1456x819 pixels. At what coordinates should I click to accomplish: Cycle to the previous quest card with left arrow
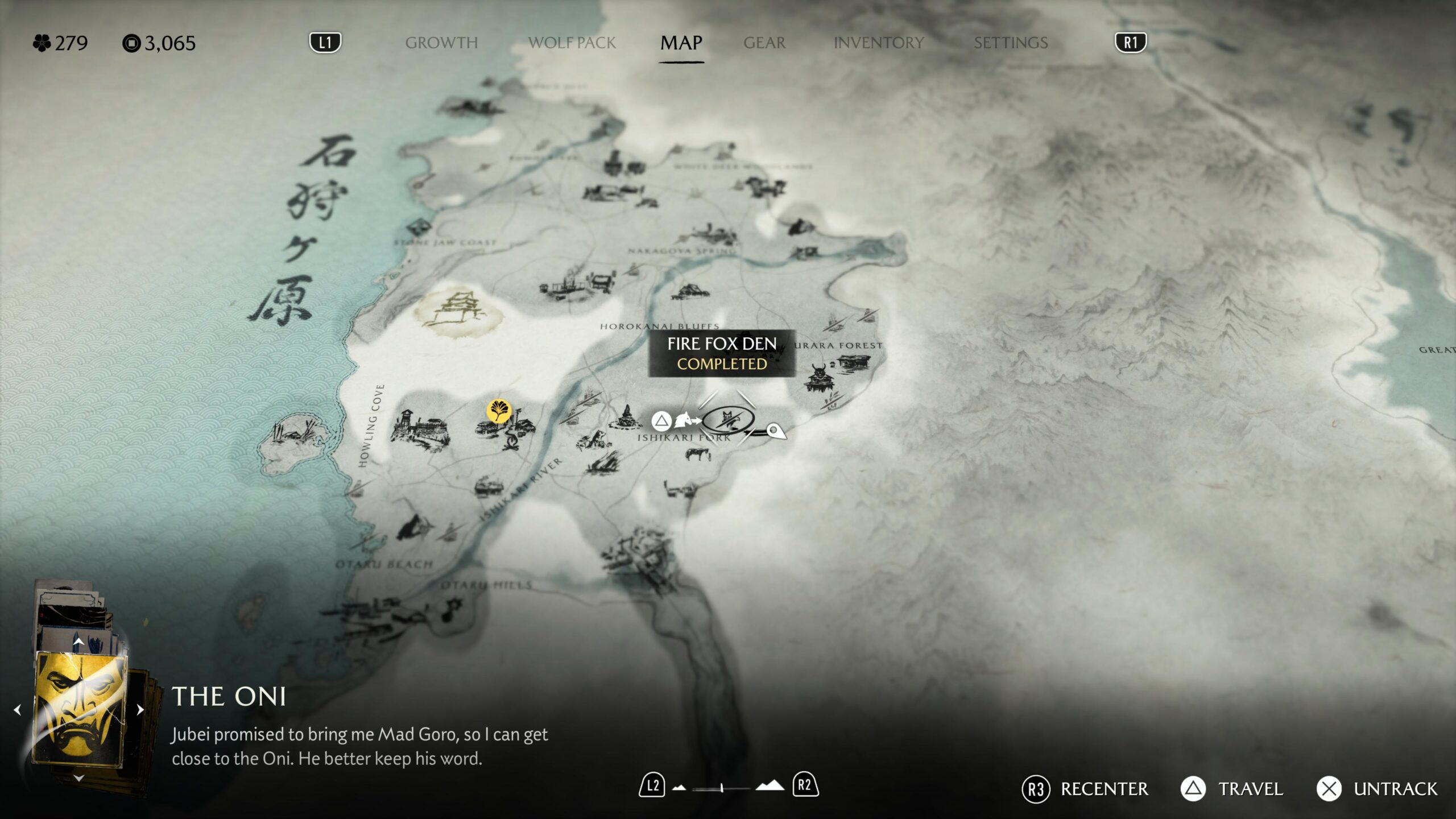(18, 710)
